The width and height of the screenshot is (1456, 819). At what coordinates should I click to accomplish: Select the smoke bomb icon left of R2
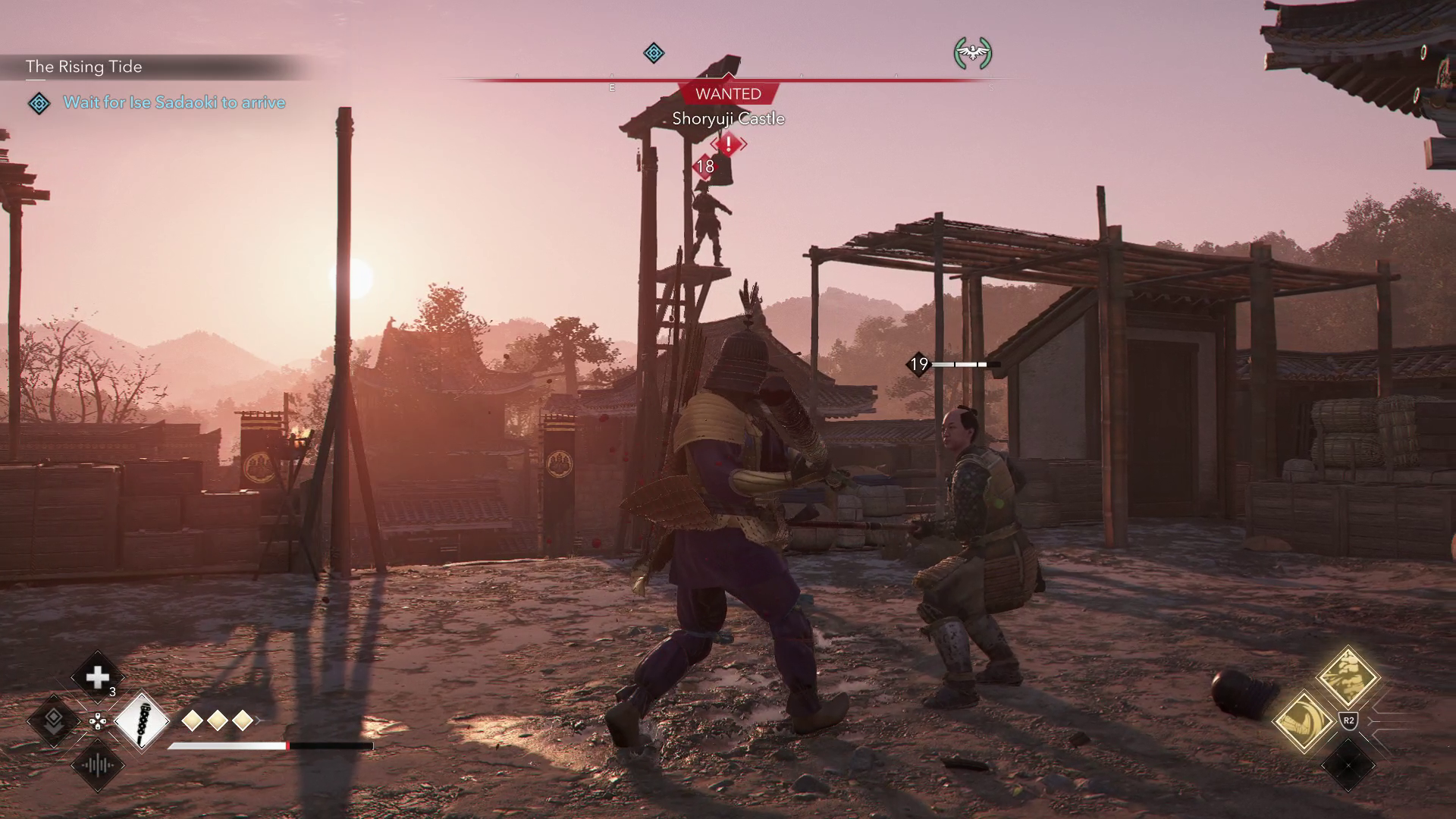(1304, 721)
